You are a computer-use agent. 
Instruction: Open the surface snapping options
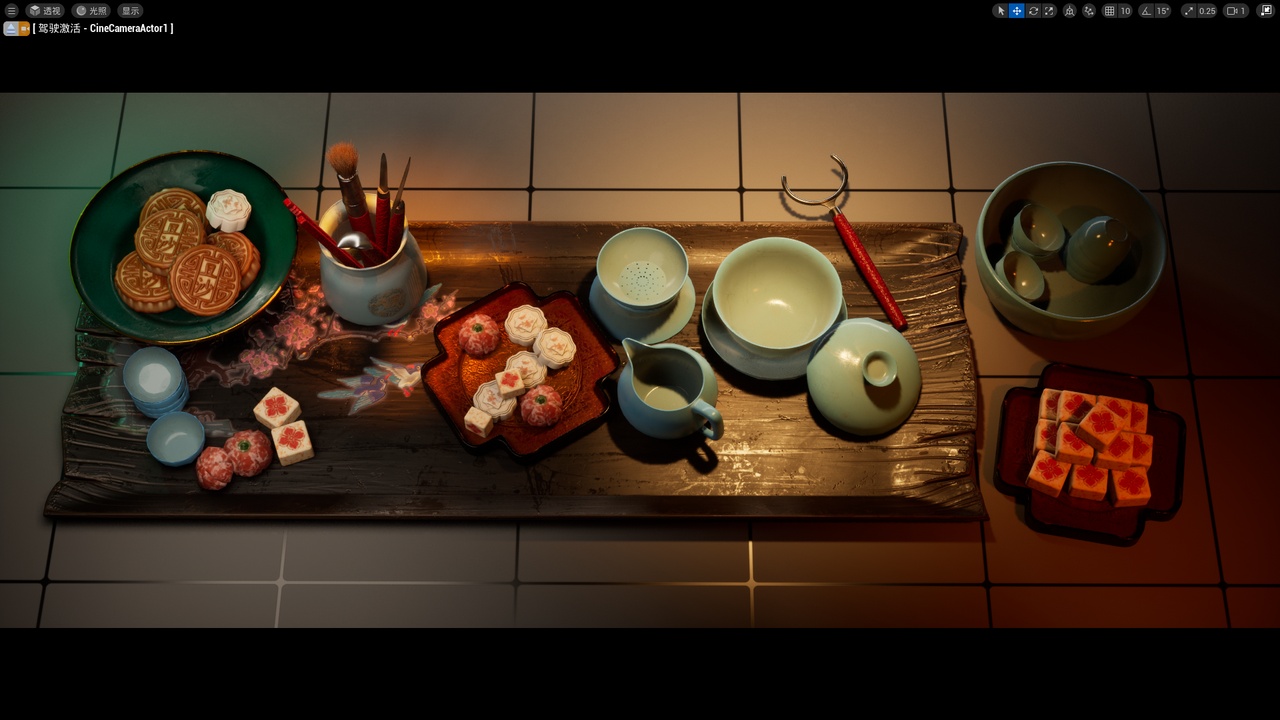pyautogui.click(x=1089, y=10)
